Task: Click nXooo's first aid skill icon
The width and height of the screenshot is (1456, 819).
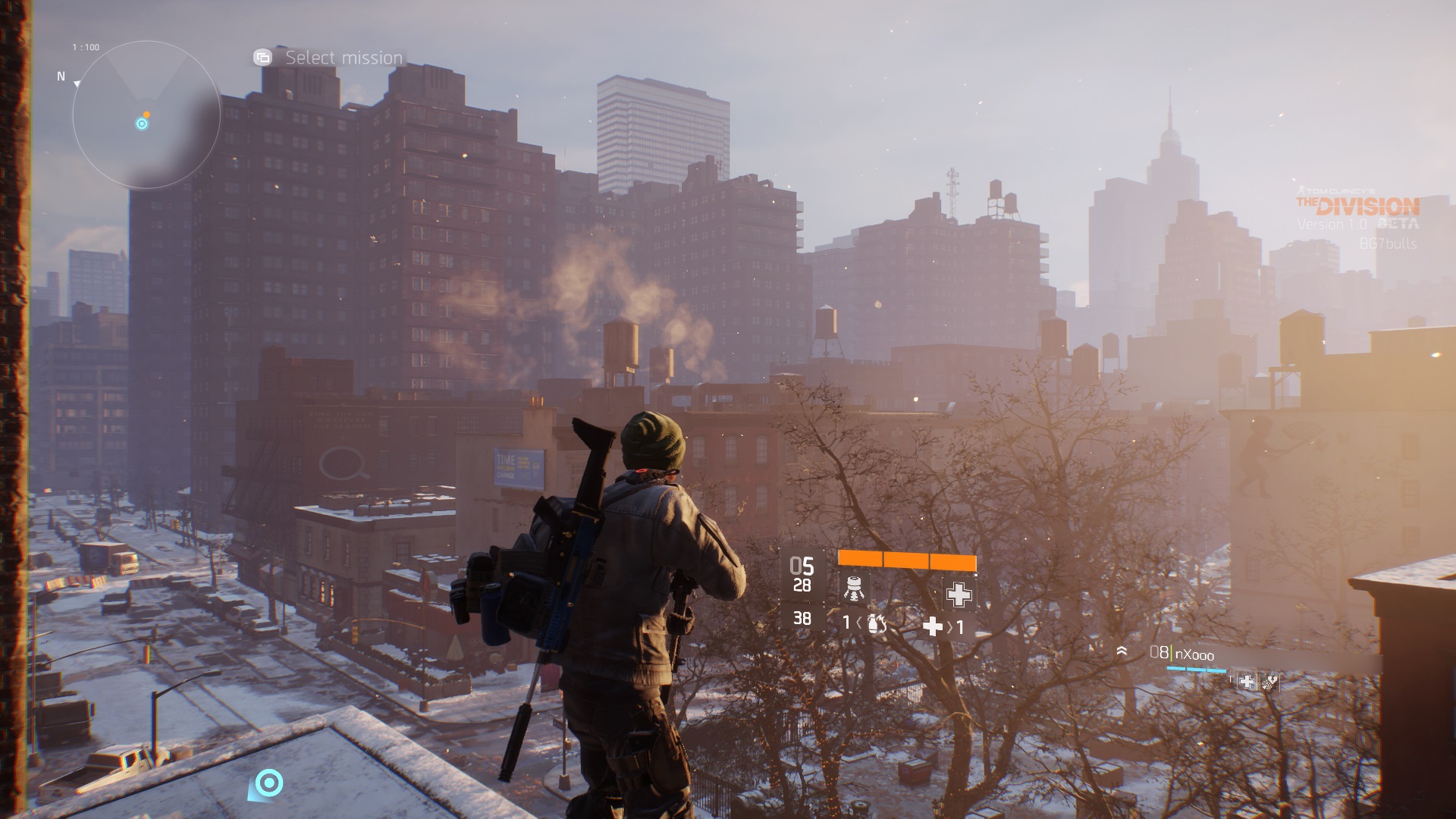Action: (x=1246, y=682)
